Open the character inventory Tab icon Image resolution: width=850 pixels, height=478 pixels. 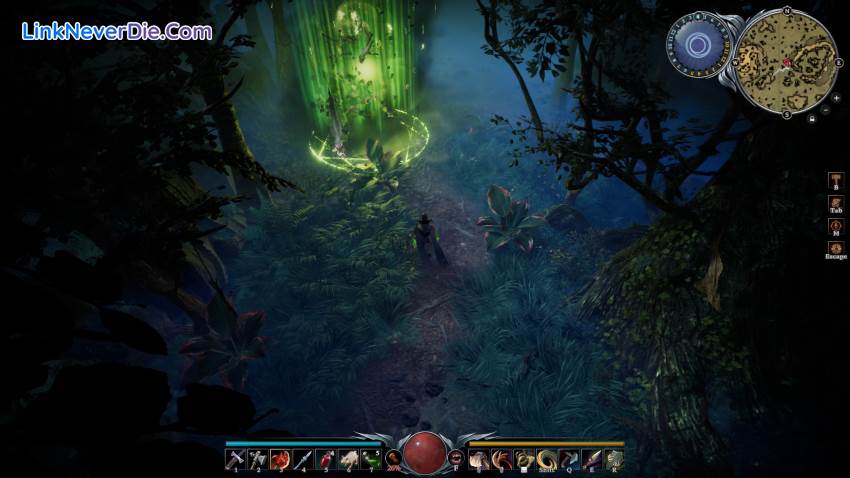[x=835, y=202]
